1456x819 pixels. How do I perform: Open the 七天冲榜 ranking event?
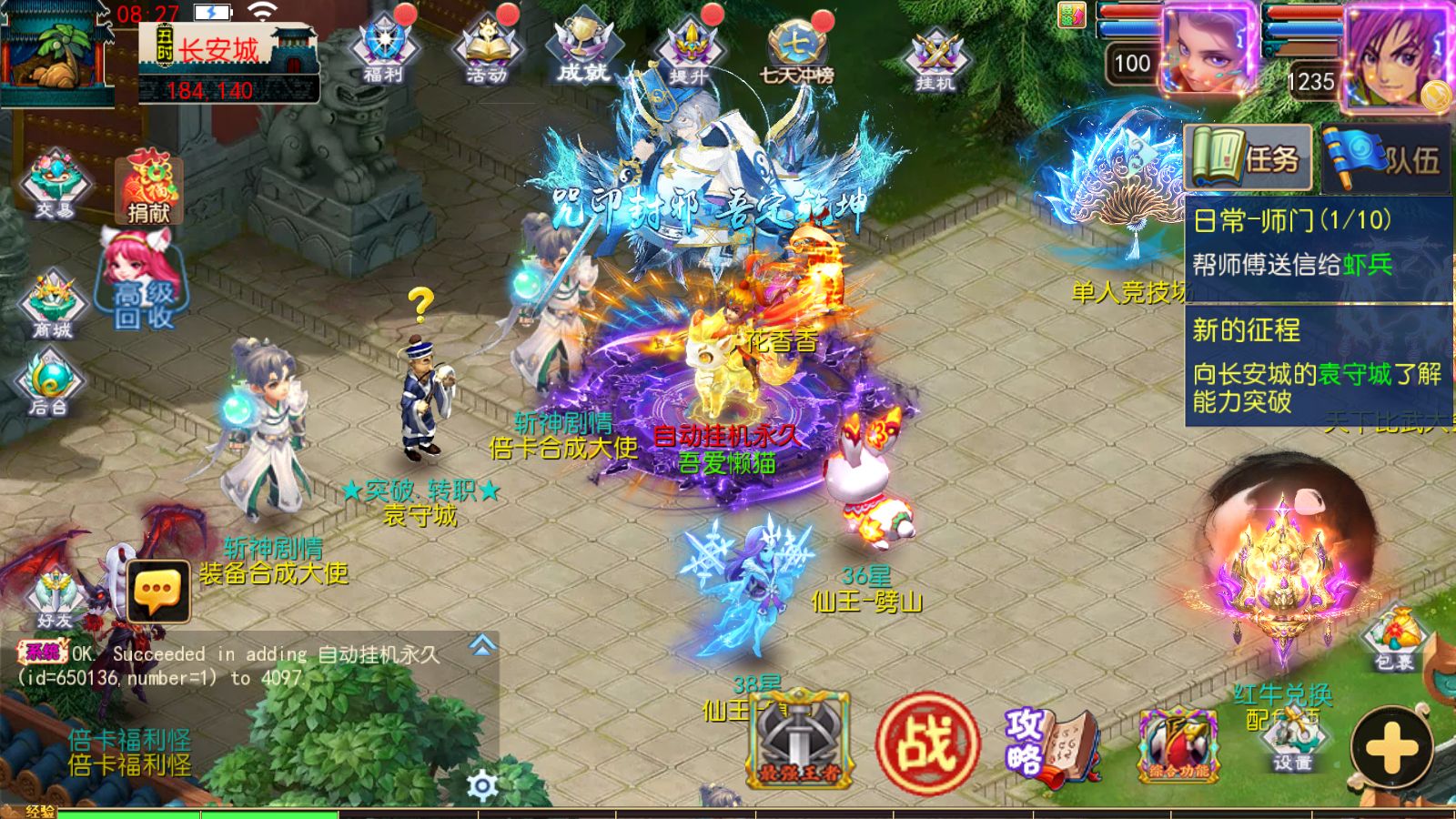pos(797,51)
